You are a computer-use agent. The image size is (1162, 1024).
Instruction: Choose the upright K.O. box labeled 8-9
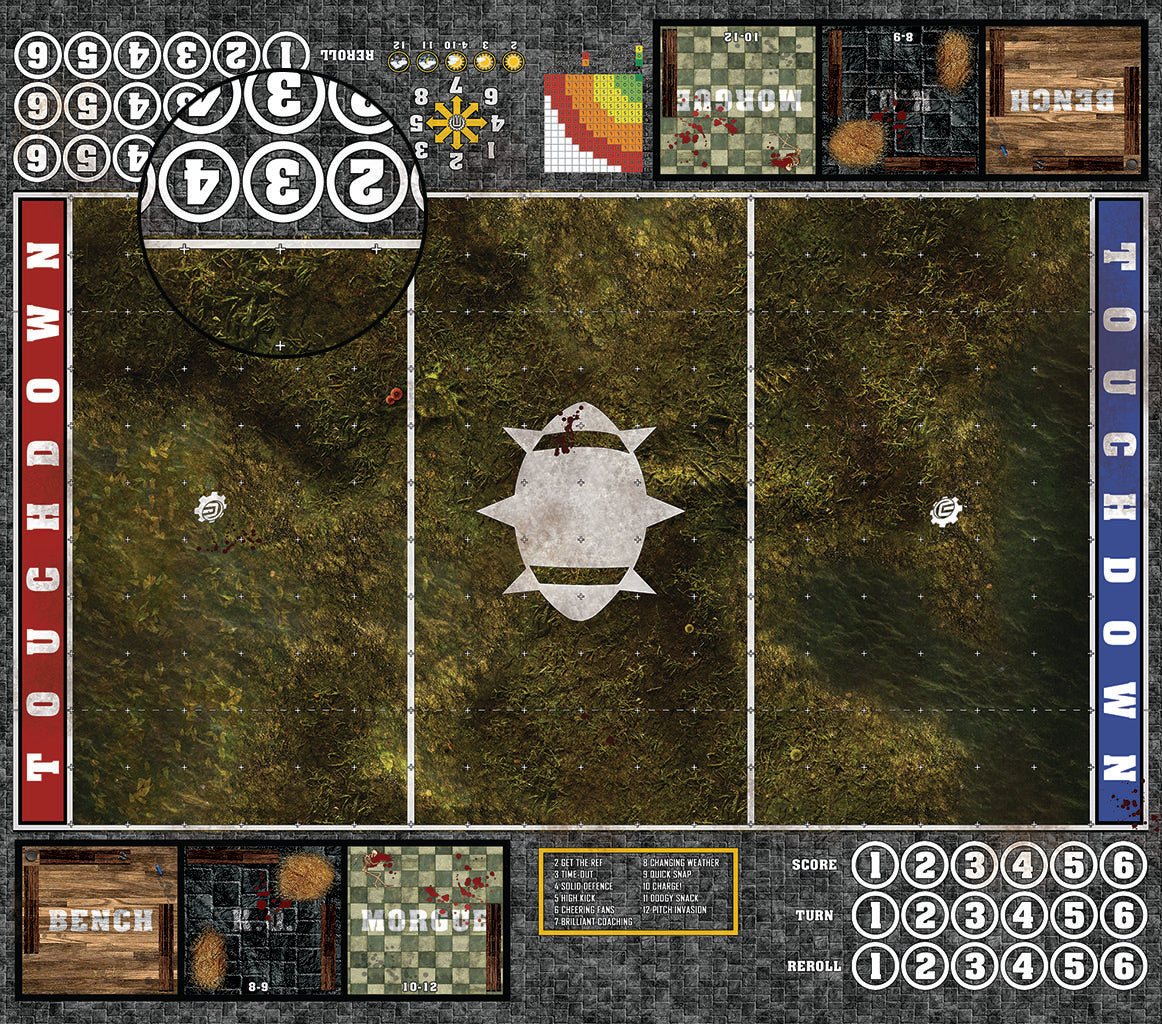coord(262,921)
